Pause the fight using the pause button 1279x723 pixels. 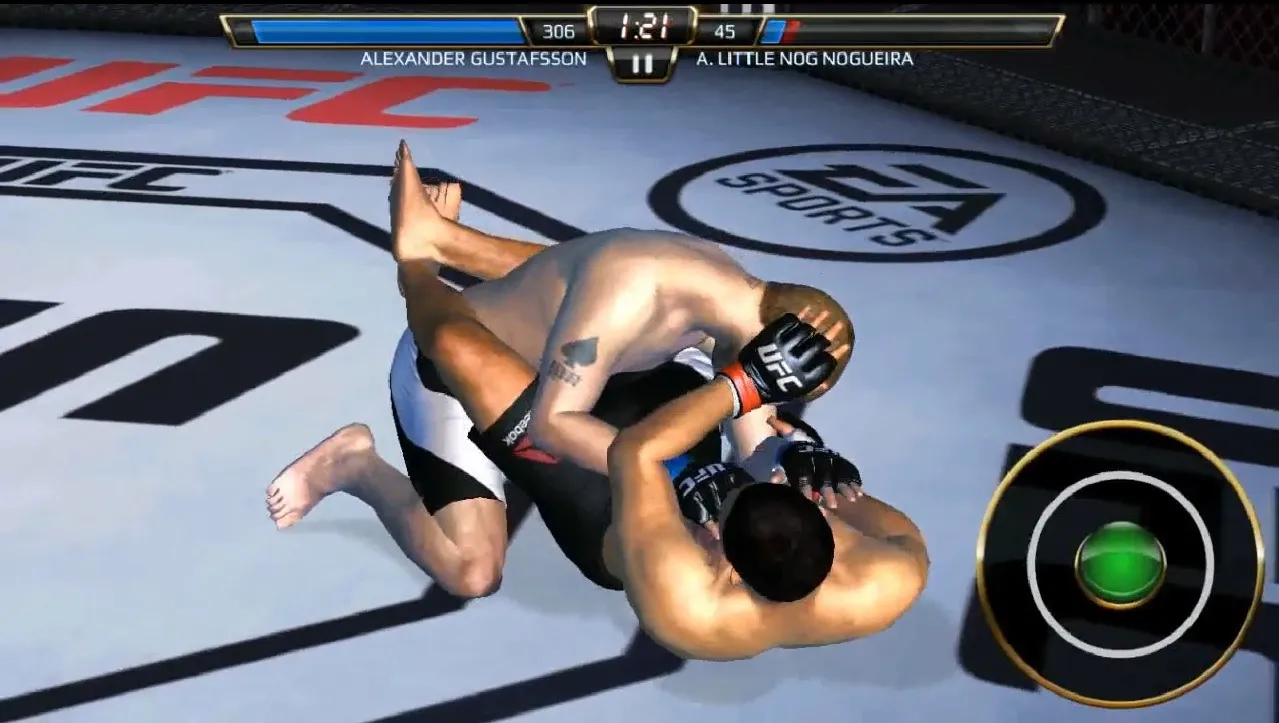tap(642, 64)
